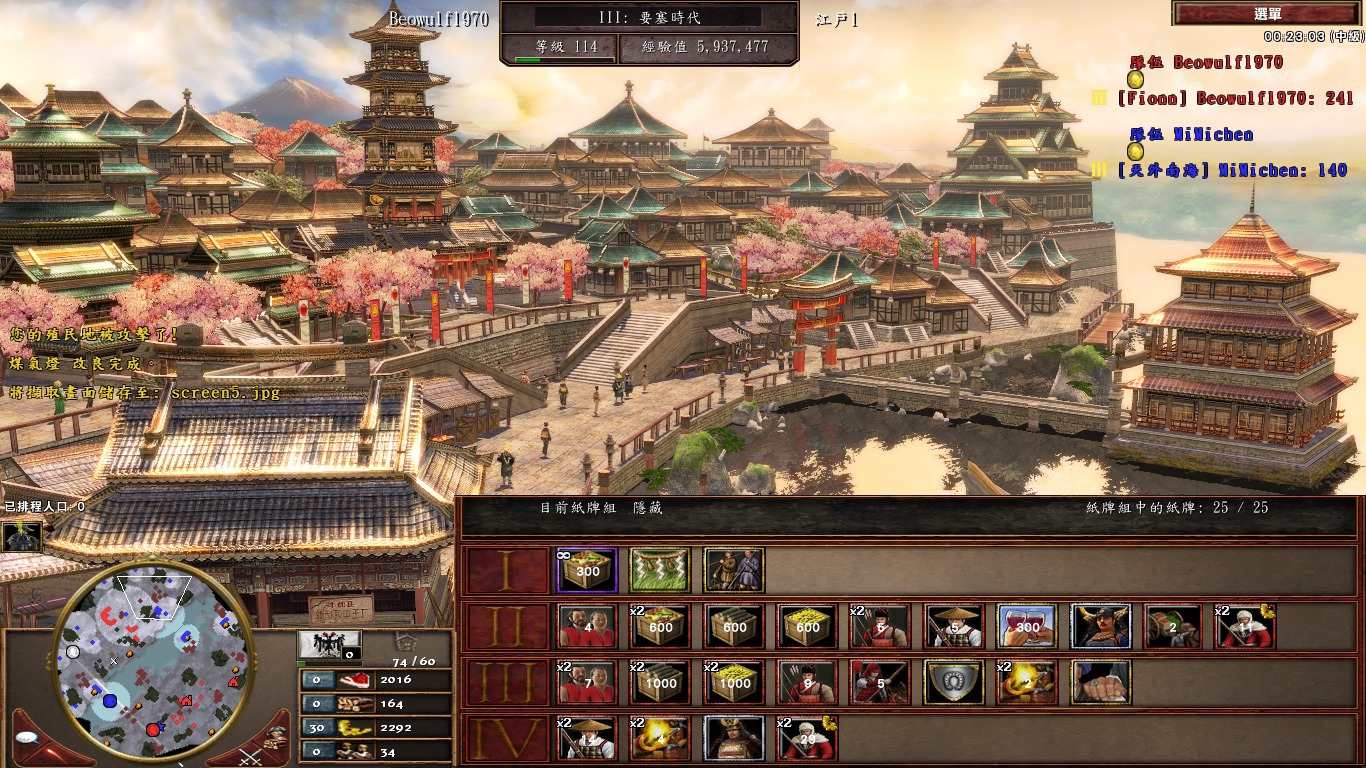Choose the two travelers card in age I

(734, 570)
